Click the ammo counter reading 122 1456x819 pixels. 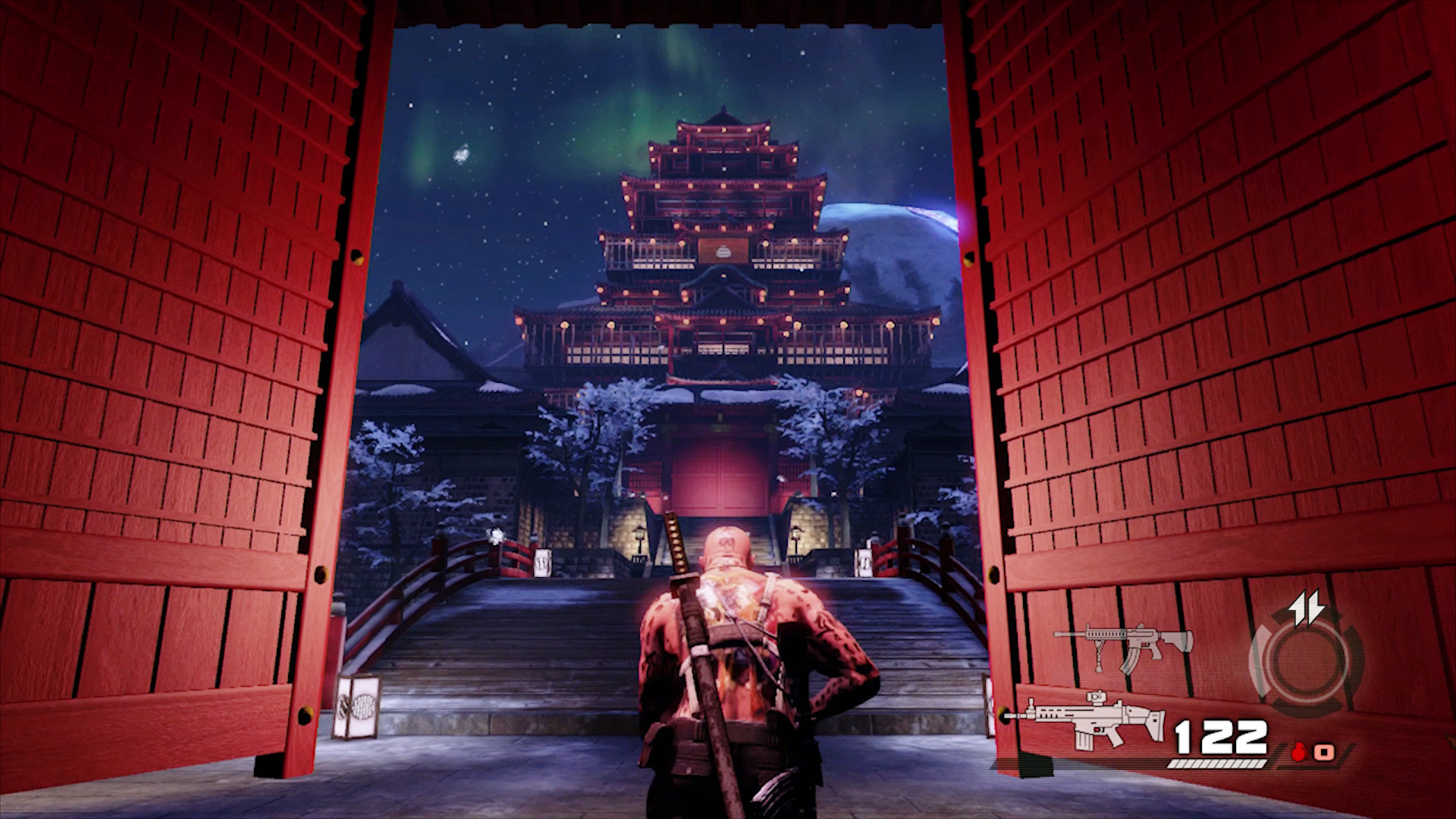1219,736
